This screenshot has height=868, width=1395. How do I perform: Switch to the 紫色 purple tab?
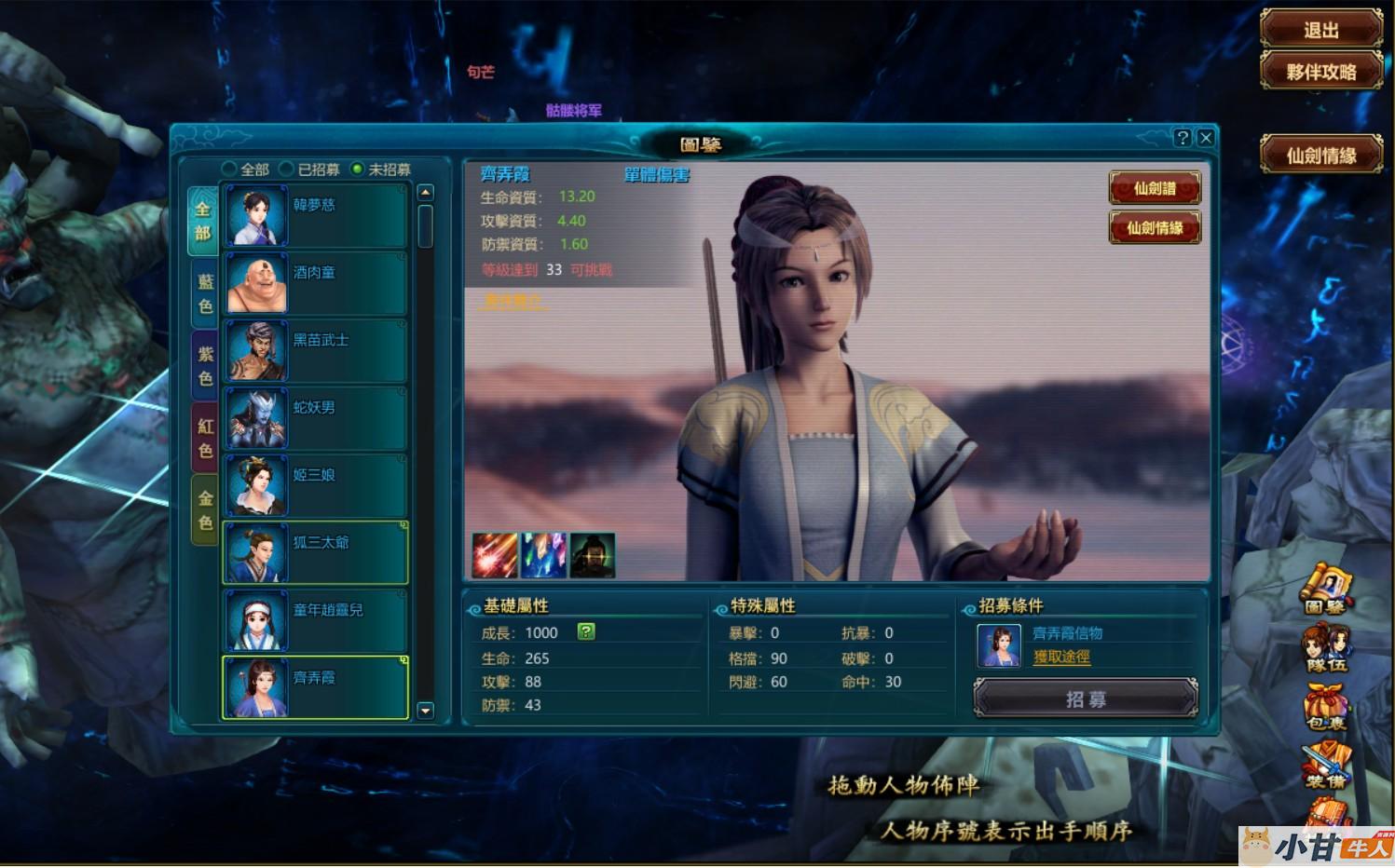[x=205, y=366]
